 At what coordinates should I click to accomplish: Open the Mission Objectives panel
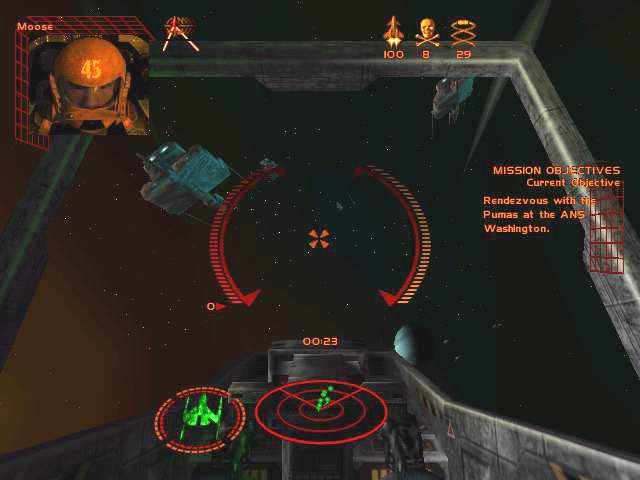point(556,171)
